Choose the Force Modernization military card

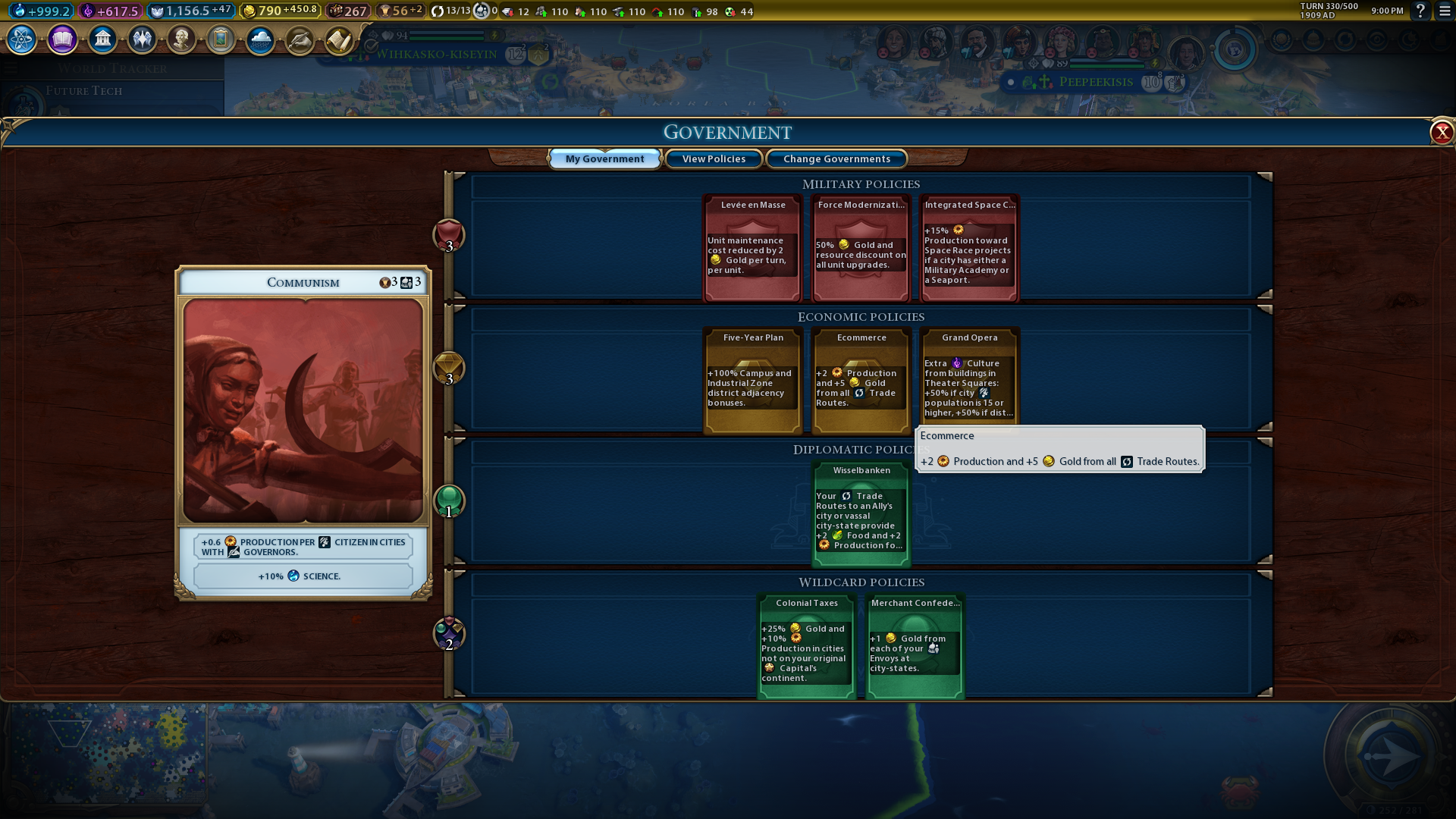click(861, 248)
